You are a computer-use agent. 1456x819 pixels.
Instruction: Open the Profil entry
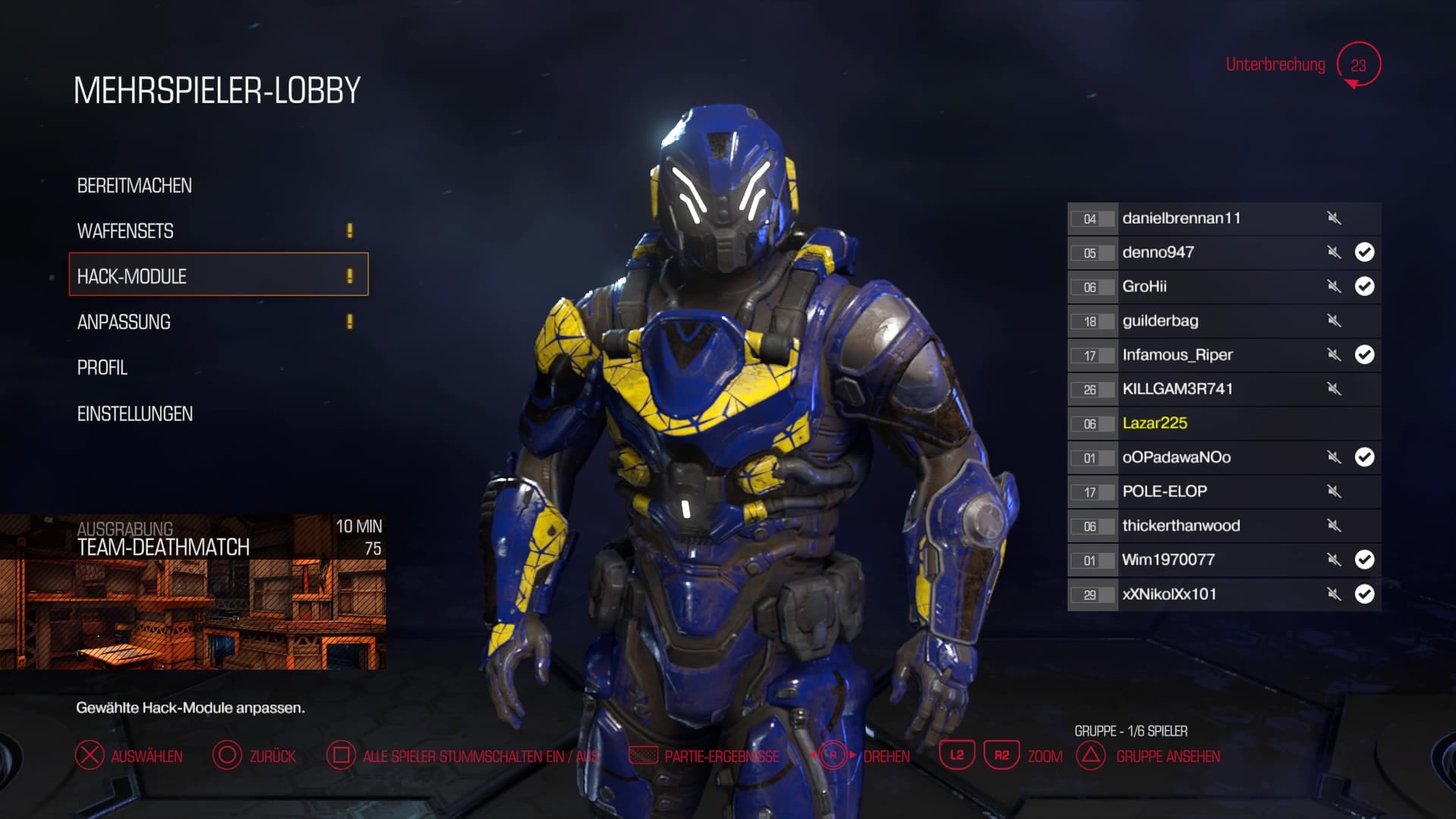(102, 368)
